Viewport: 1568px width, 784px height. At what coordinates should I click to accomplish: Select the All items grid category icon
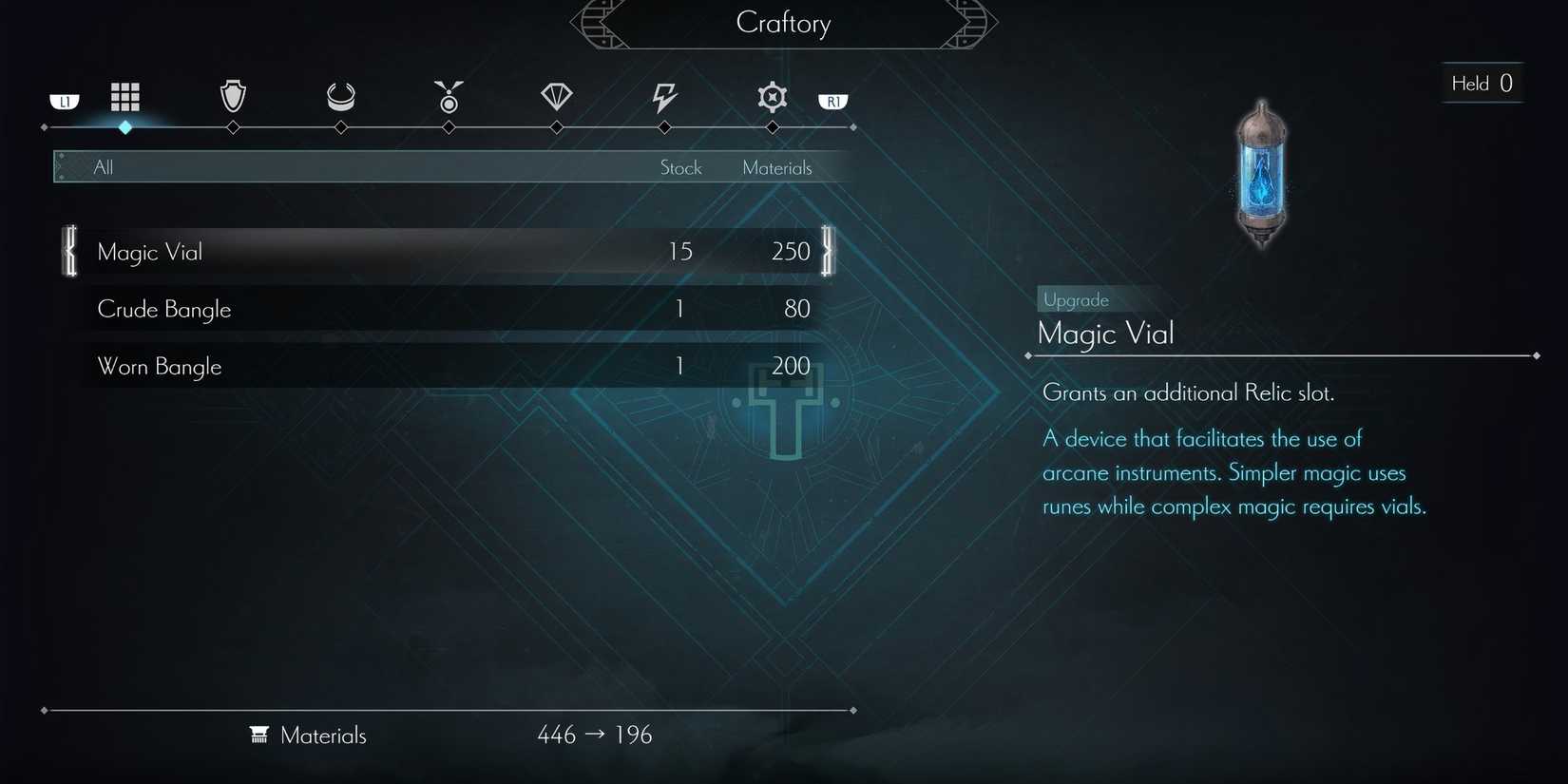(124, 96)
